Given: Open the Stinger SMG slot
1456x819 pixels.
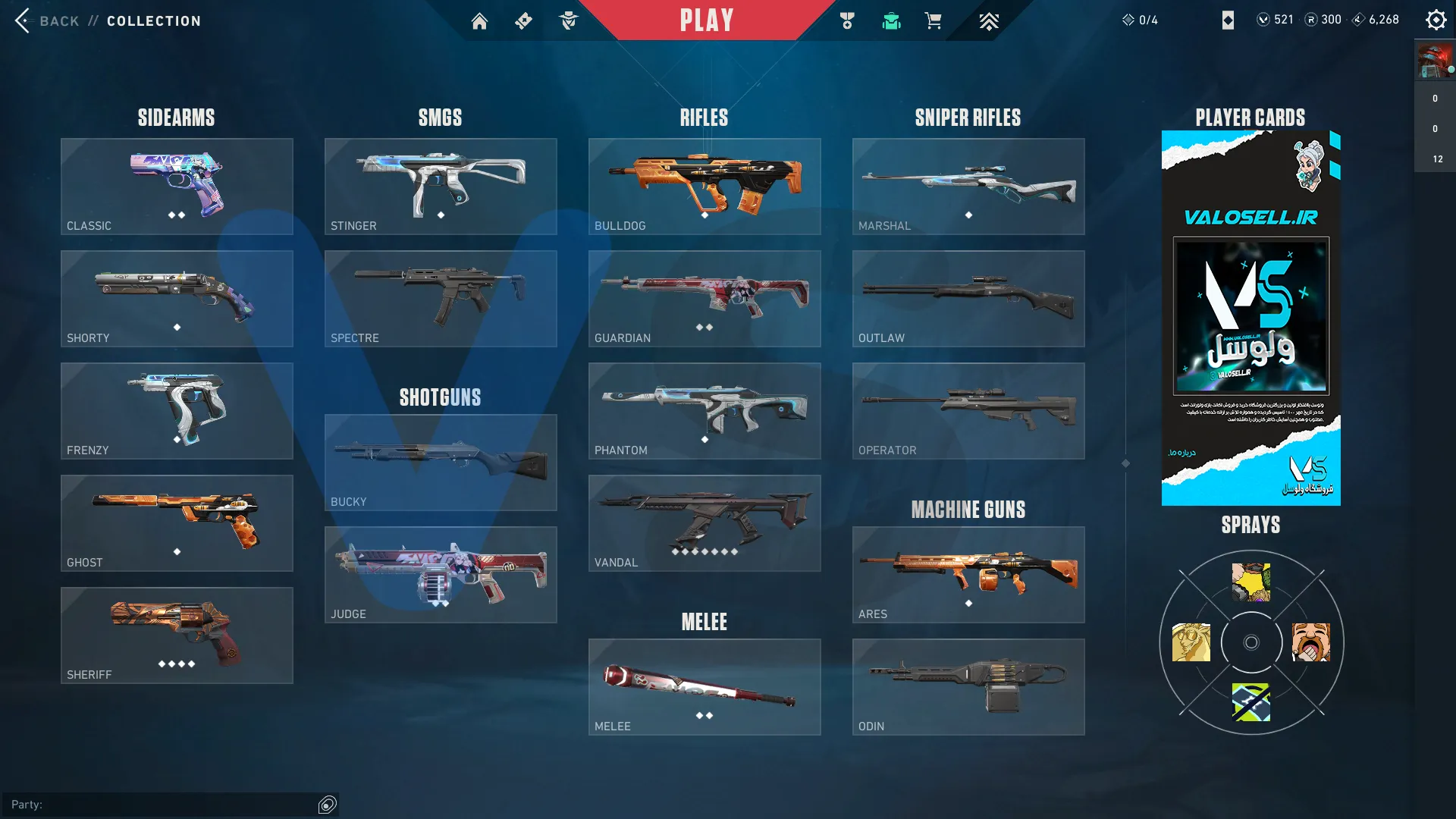Looking at the screenshot, I should (x=441, y=187).
